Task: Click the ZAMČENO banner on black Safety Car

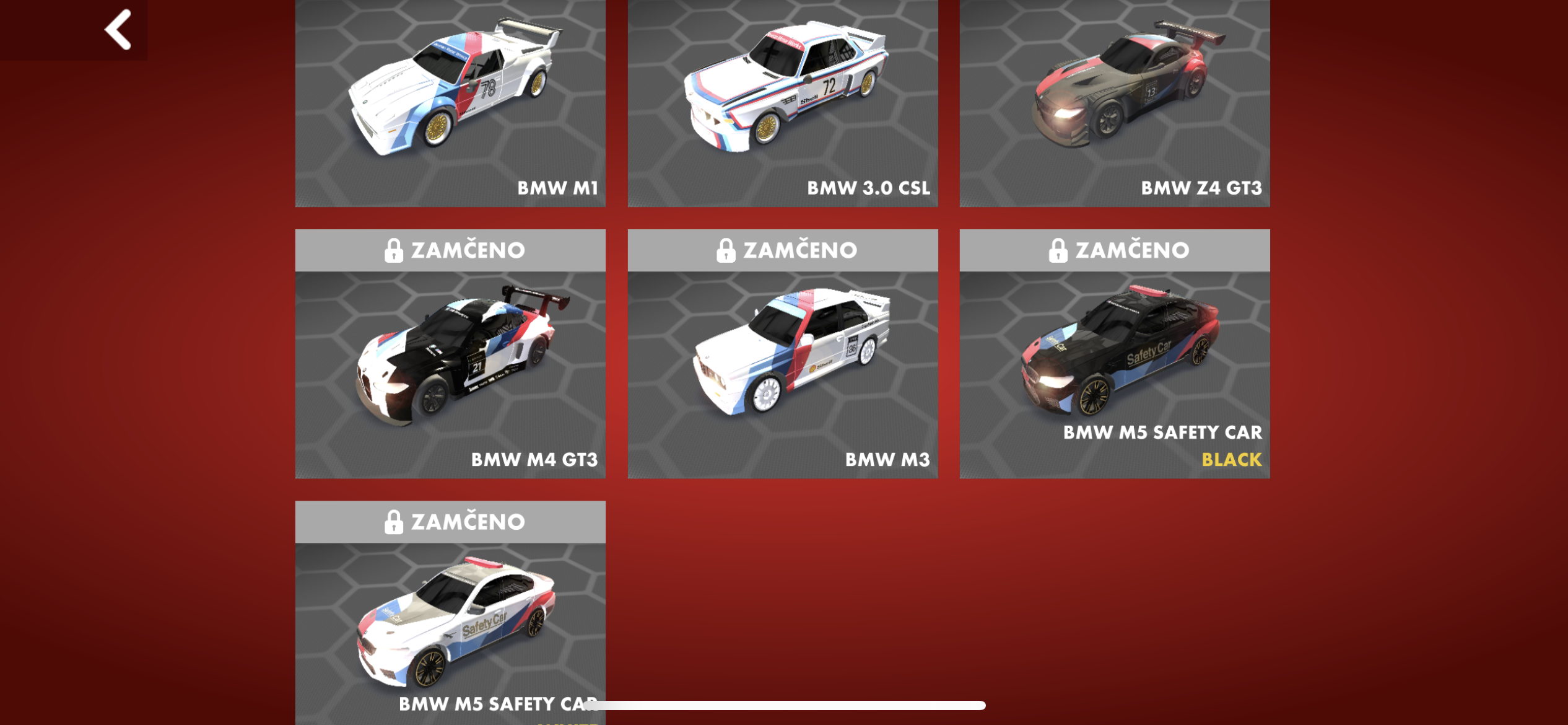Action: pyautogui.click(x=1133, y=250)
